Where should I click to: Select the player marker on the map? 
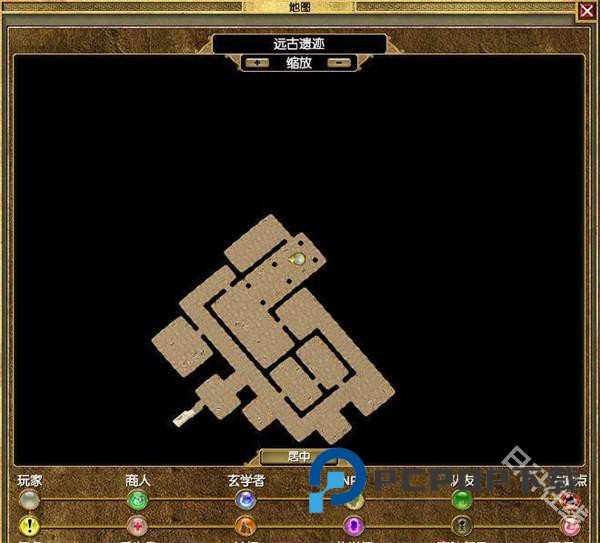297,260
